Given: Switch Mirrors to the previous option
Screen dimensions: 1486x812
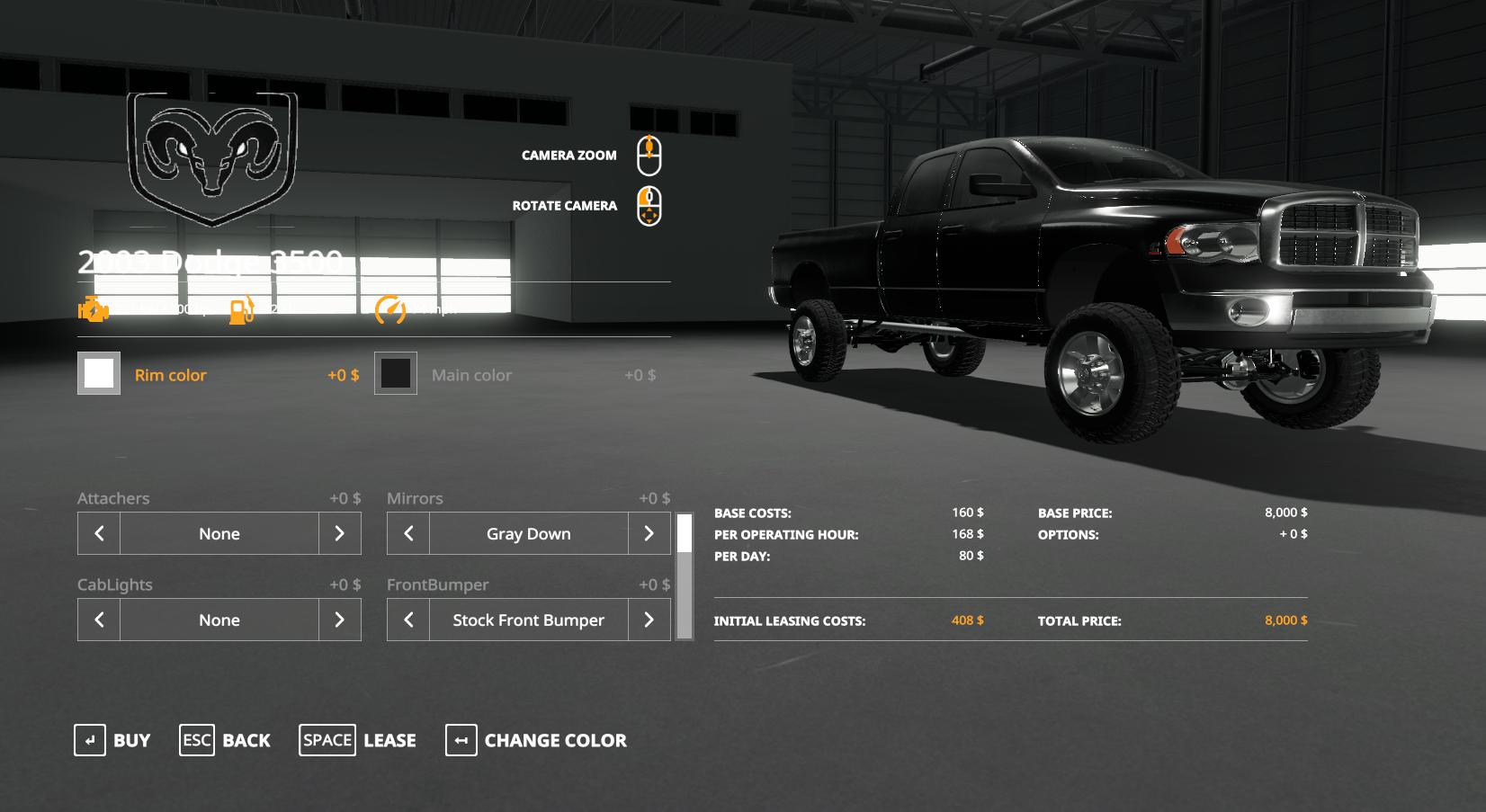Looking at the screenshot, I should 408,533.
